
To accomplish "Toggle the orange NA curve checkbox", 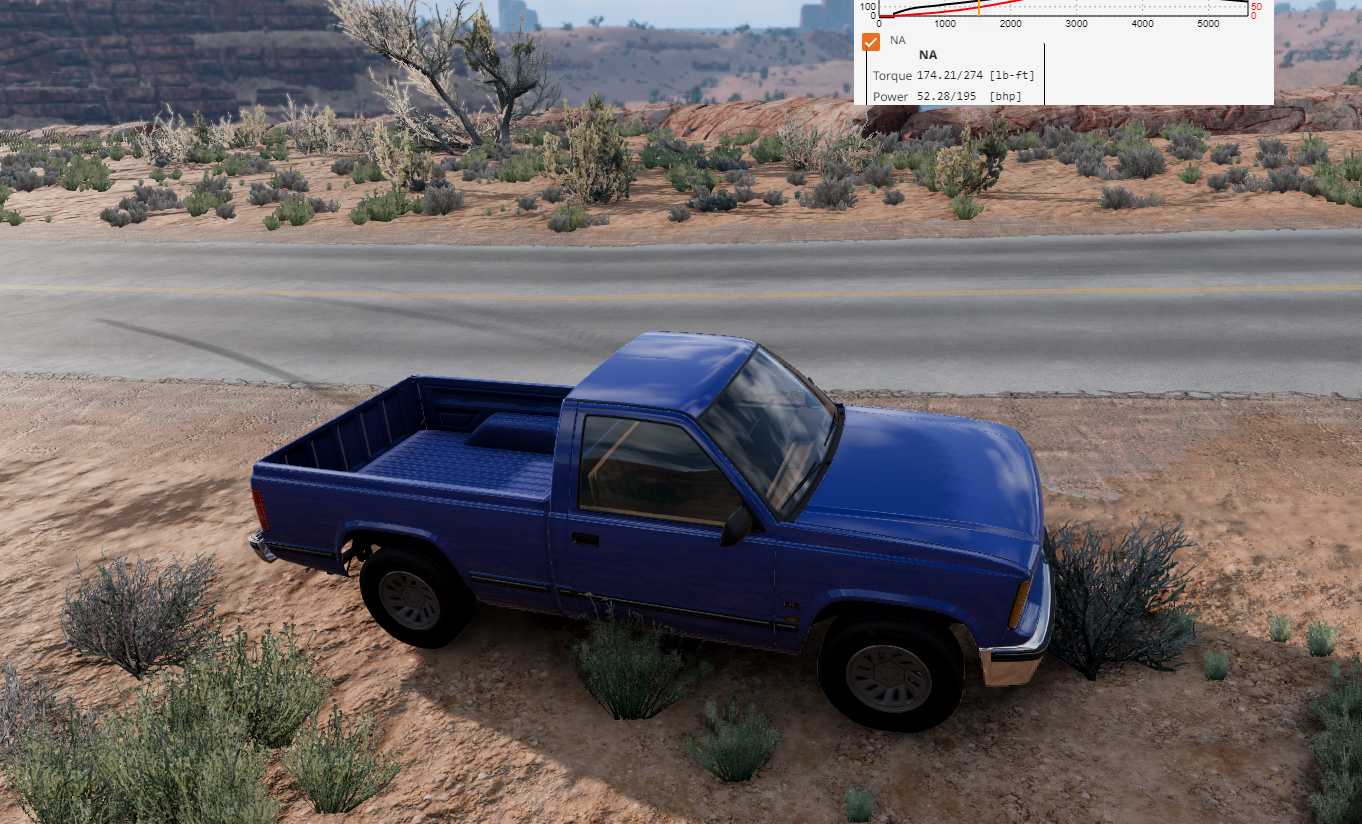I will click(x=871, y=42).
